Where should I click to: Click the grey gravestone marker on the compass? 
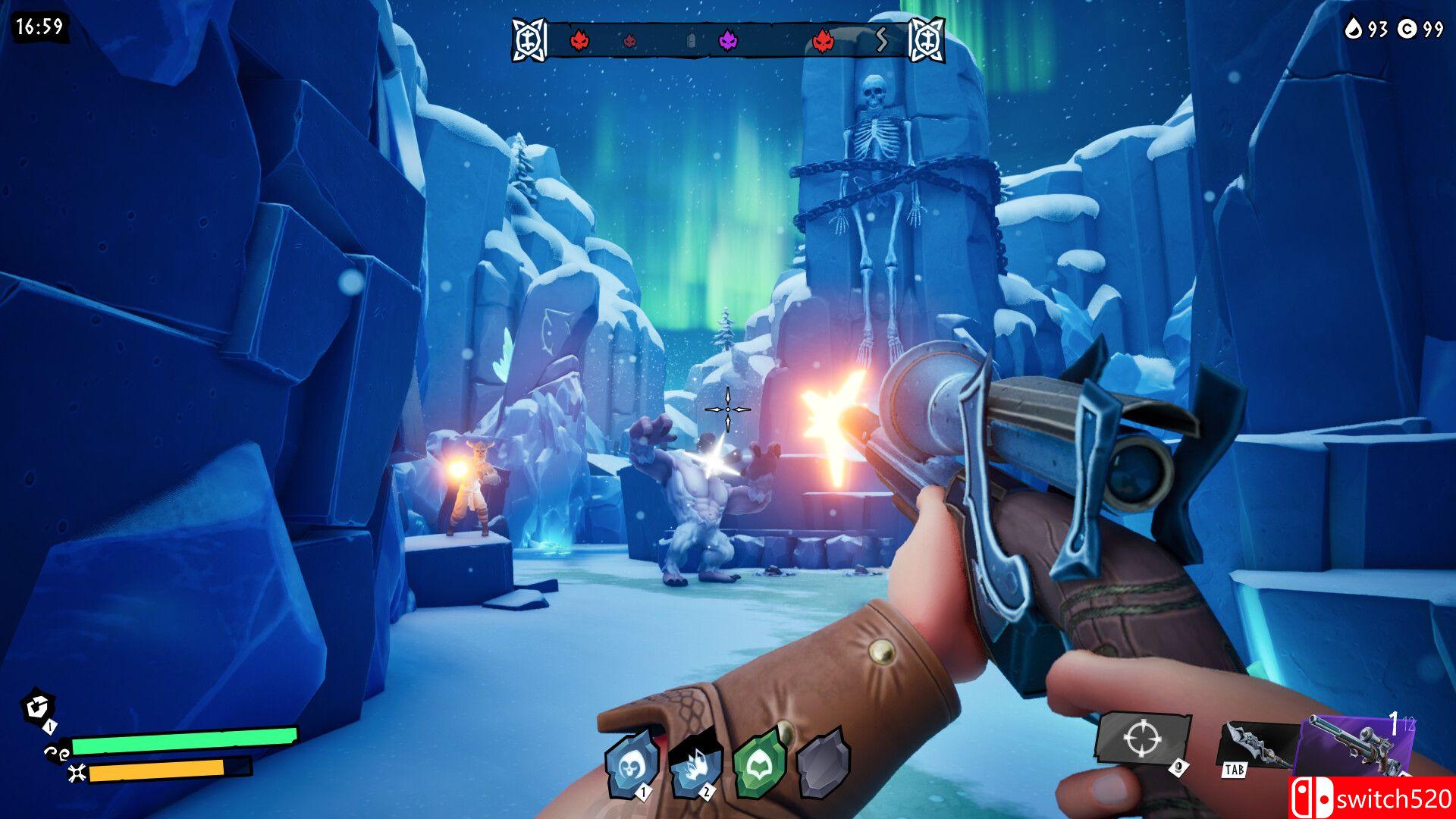691,41
